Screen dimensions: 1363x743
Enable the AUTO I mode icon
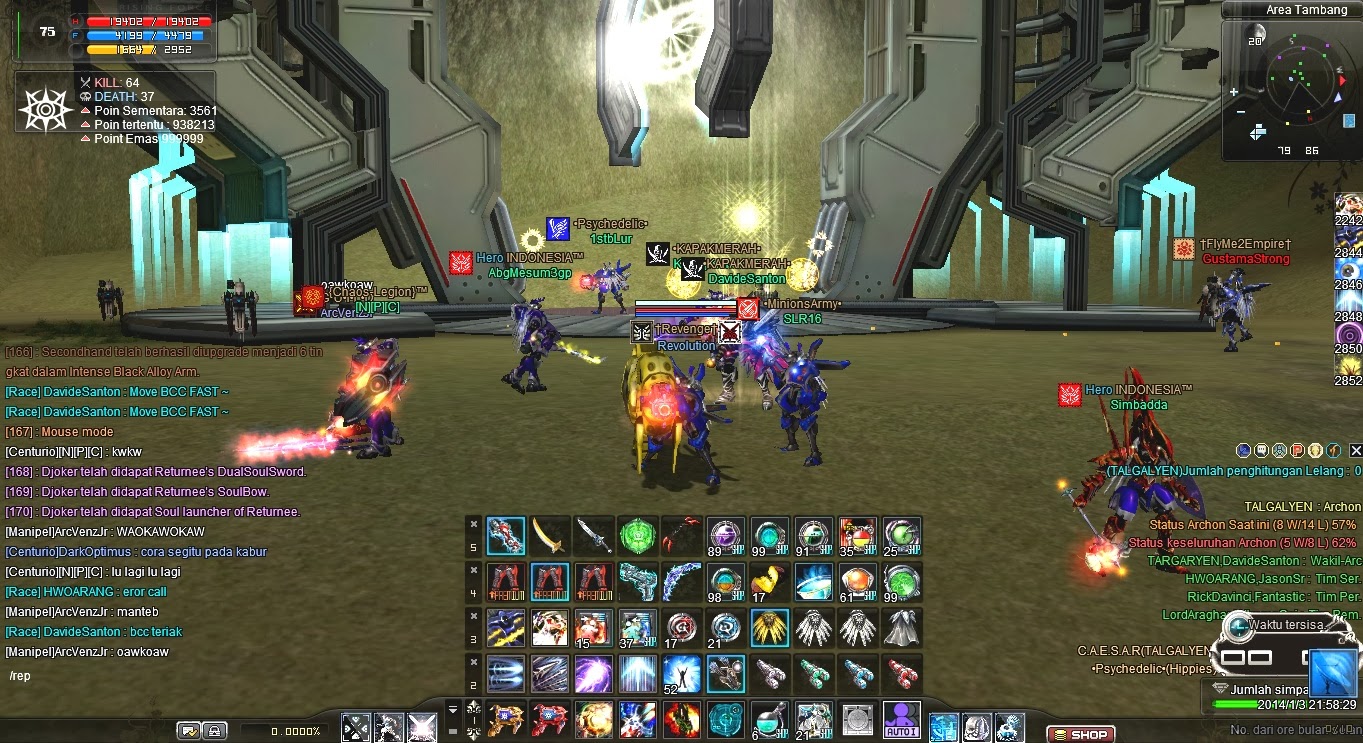point(900,718)
